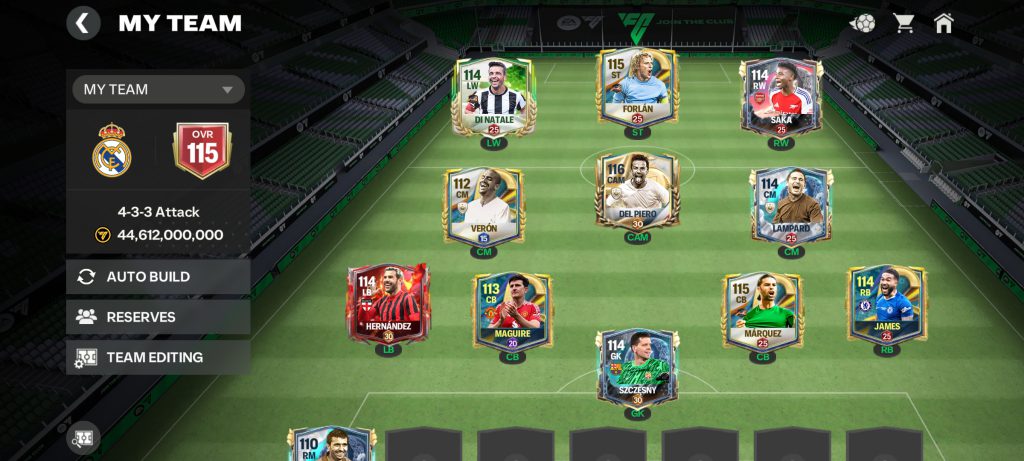Select the Di Natale LW card
1024x461 pixels.
tap(494, 97)
